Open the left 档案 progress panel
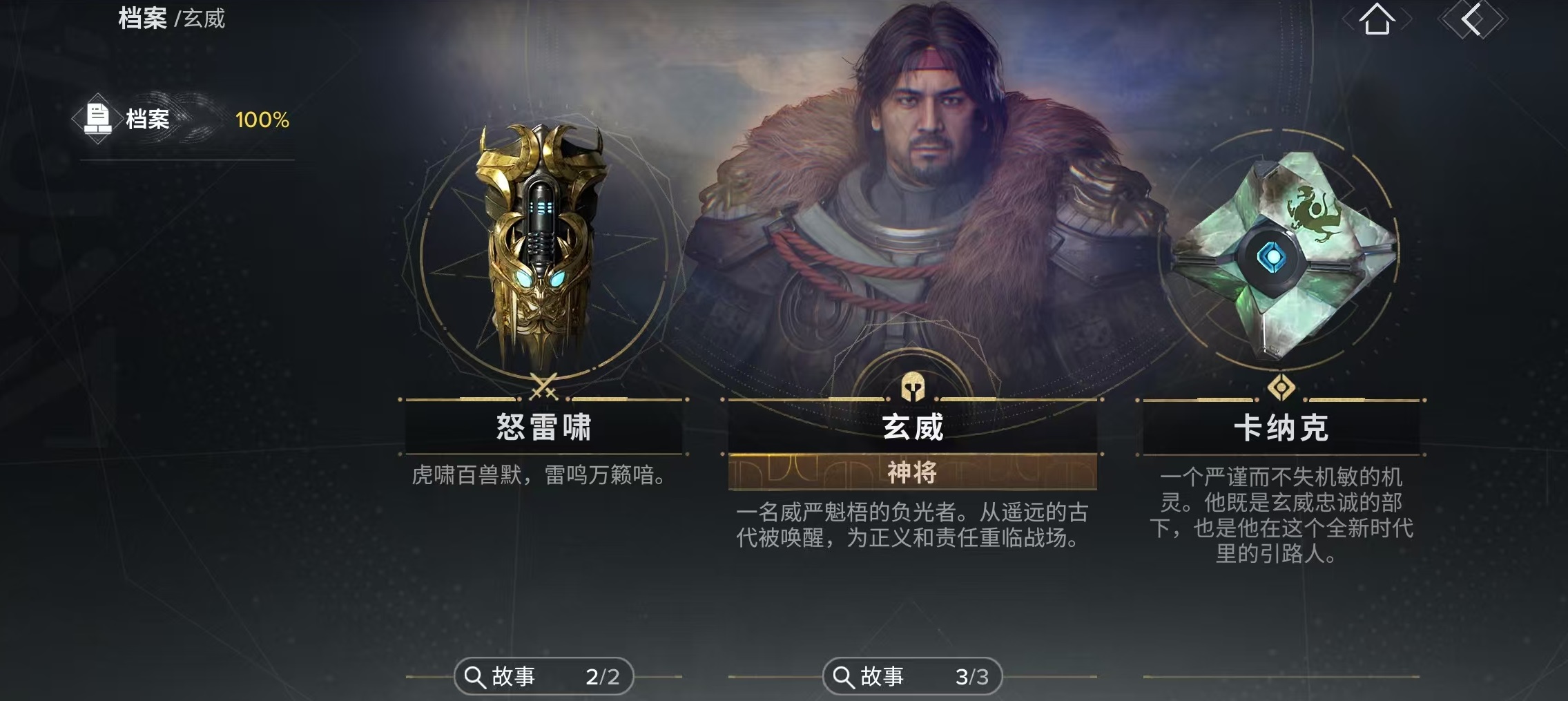Viewport: 1568px width, 701px height. click(185, 118)
